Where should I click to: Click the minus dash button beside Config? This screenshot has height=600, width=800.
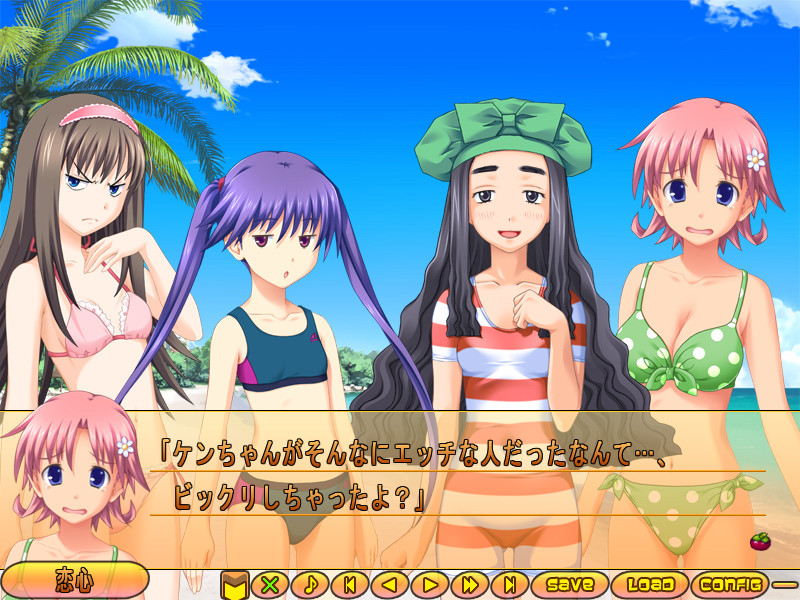click(785, 583)
